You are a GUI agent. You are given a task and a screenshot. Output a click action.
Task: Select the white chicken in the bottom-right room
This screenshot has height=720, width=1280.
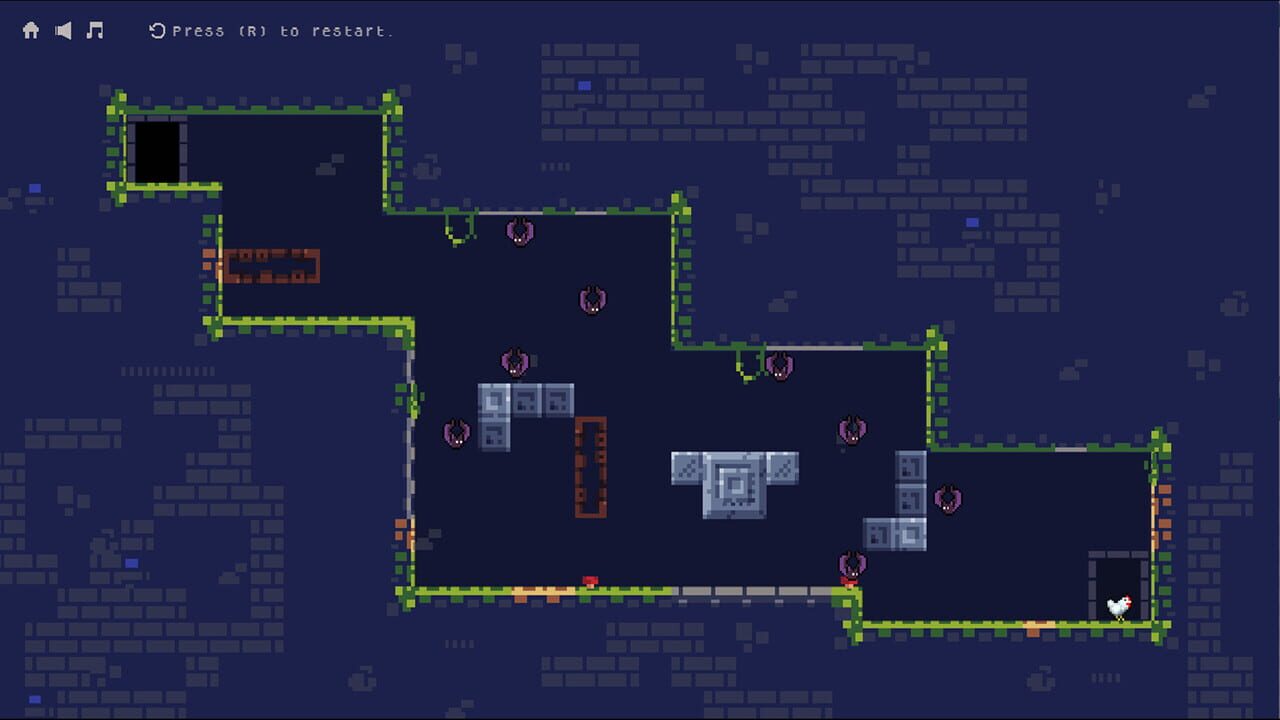(1119, 604)
